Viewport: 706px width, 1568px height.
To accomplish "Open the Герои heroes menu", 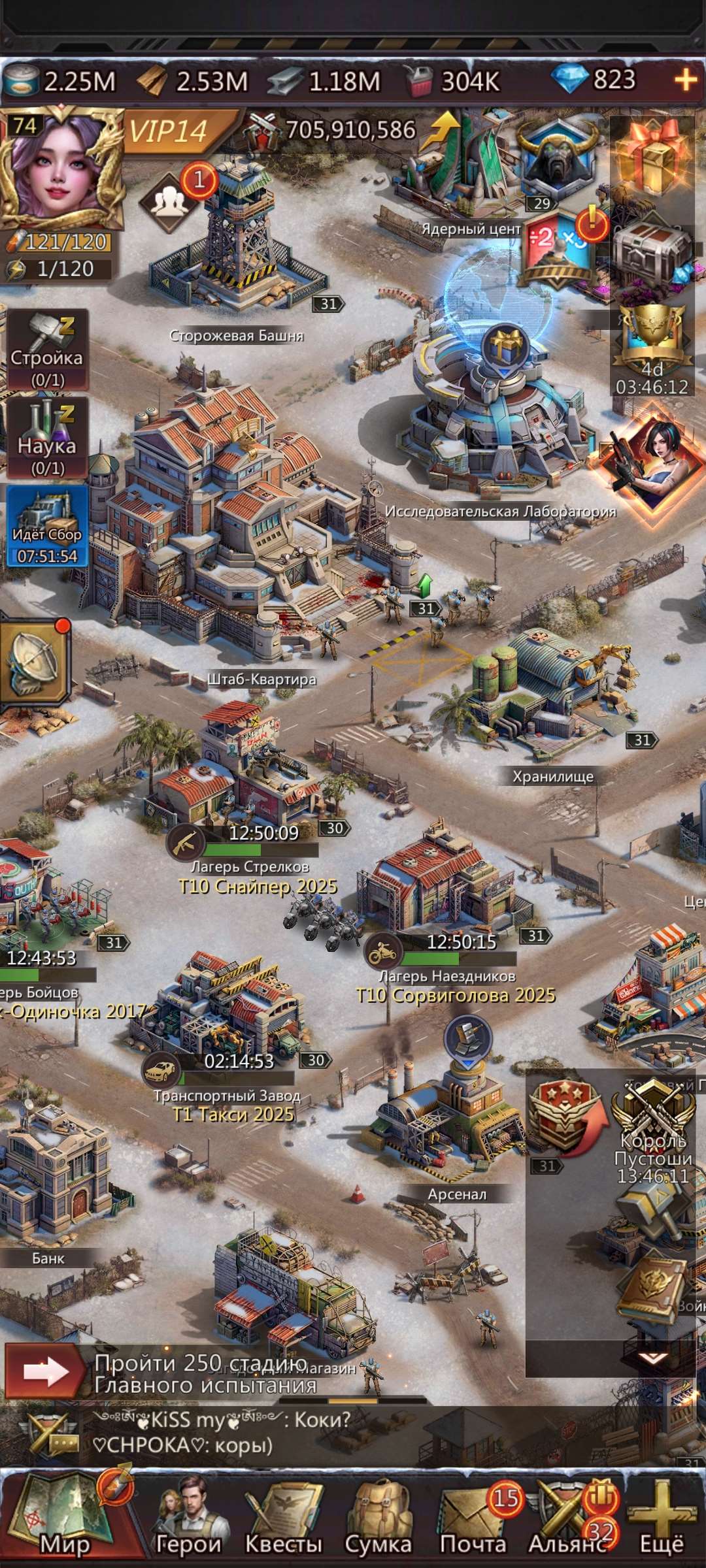I will [x=190, y=1517].
